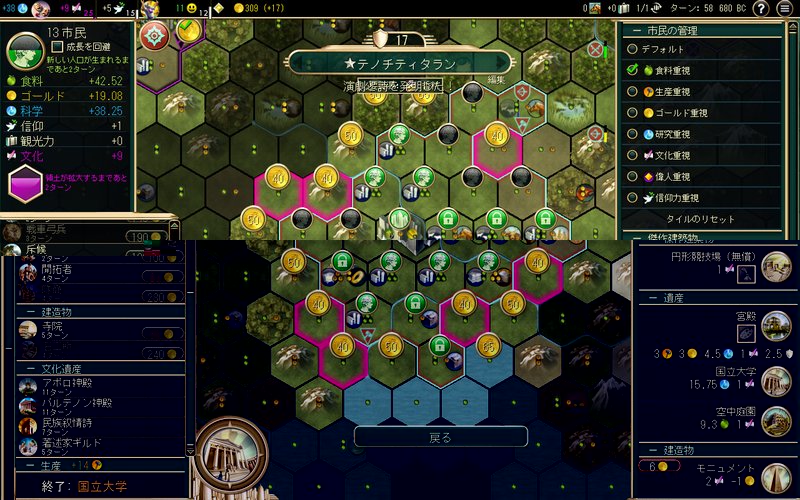
Task: Click the 空中庭園 building icon
Action: [776, 418]
